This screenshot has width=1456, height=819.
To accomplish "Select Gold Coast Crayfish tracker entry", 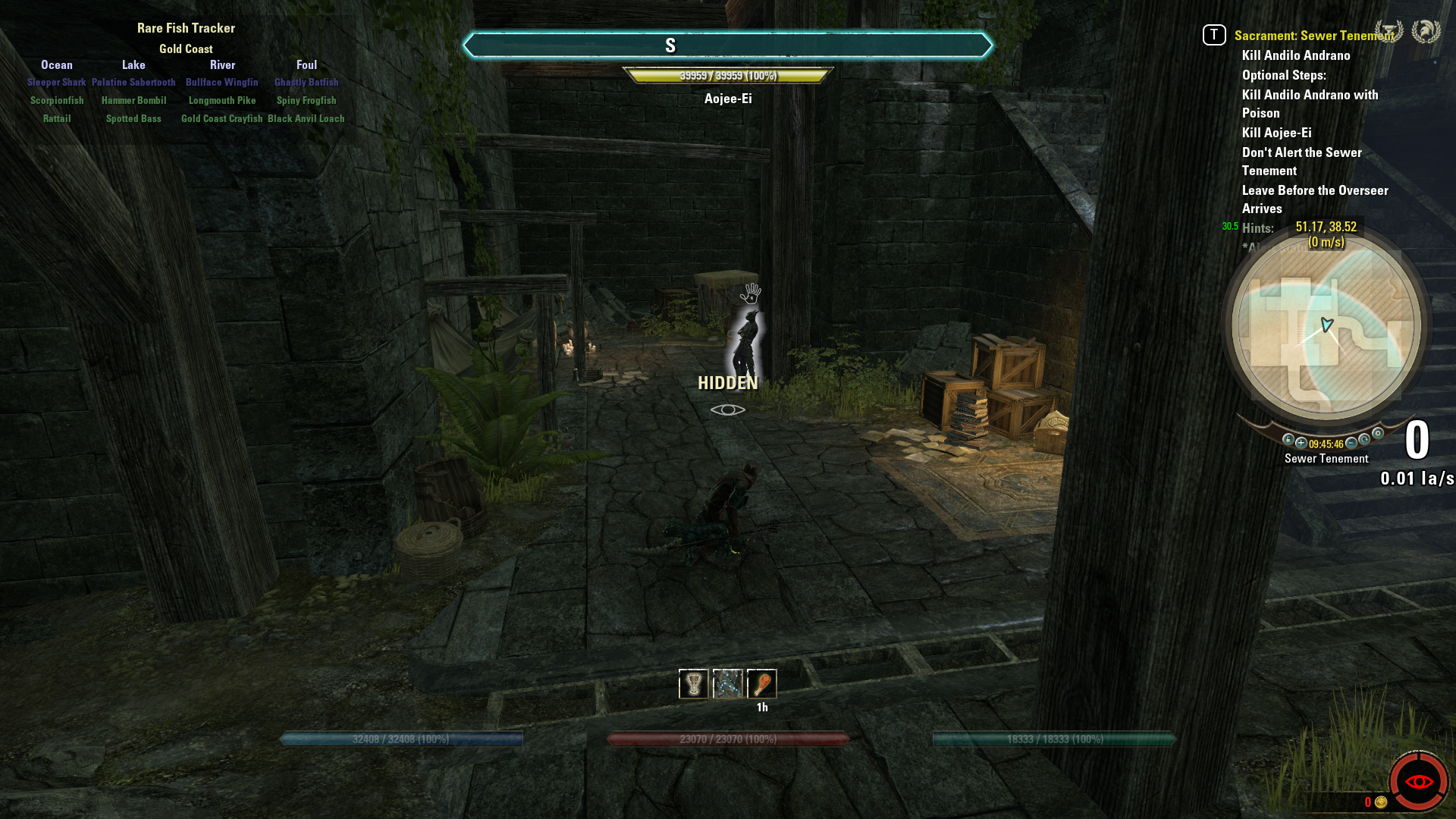I will click(222, 119).
